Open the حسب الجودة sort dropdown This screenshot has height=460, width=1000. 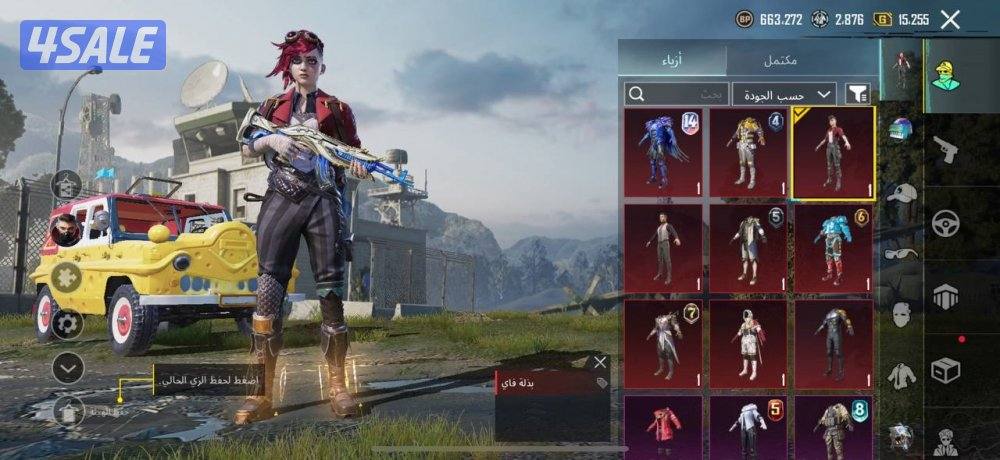tap(784, 94)
